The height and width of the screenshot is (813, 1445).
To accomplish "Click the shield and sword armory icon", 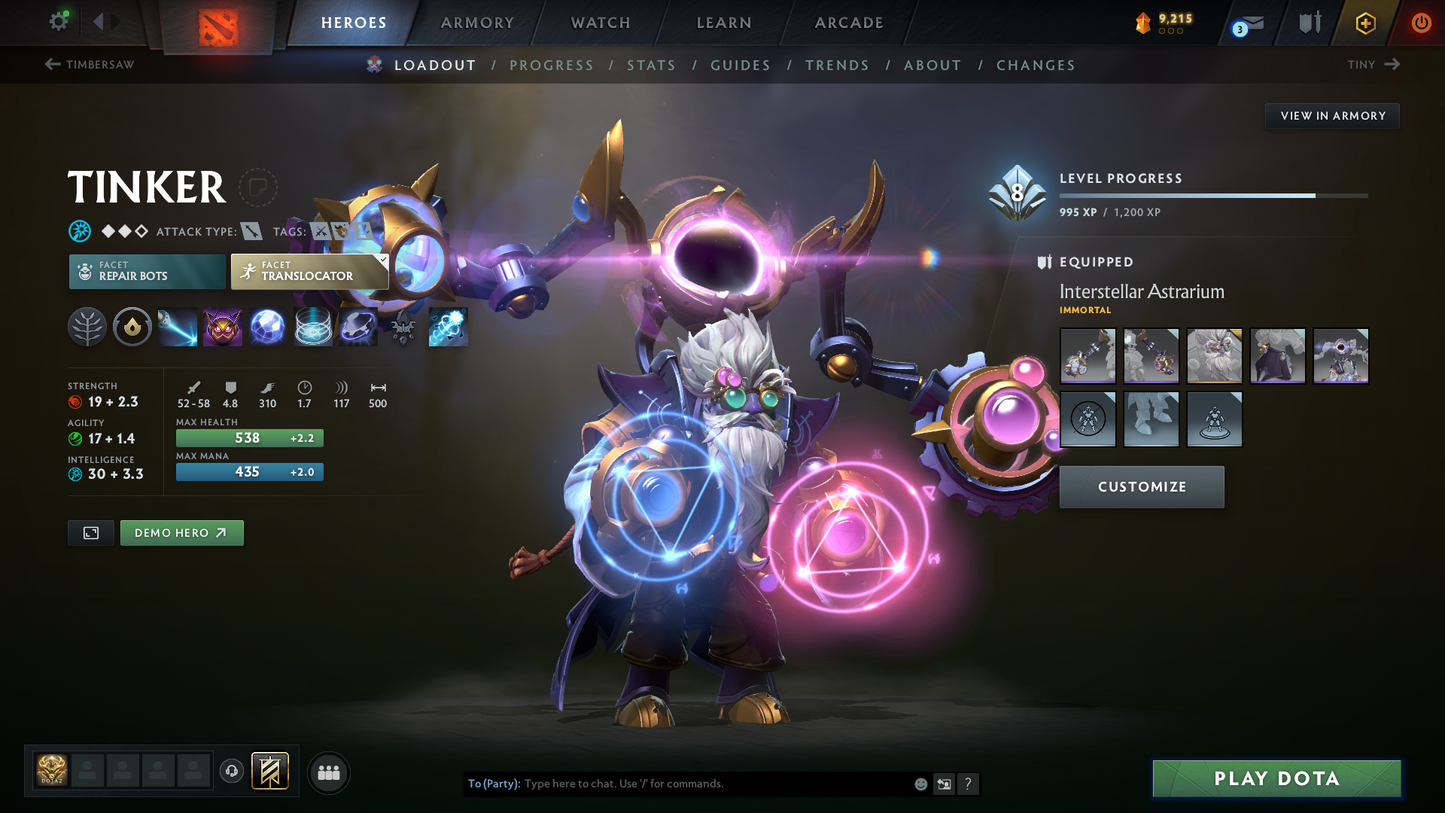I will click(x=1309, y=22).
